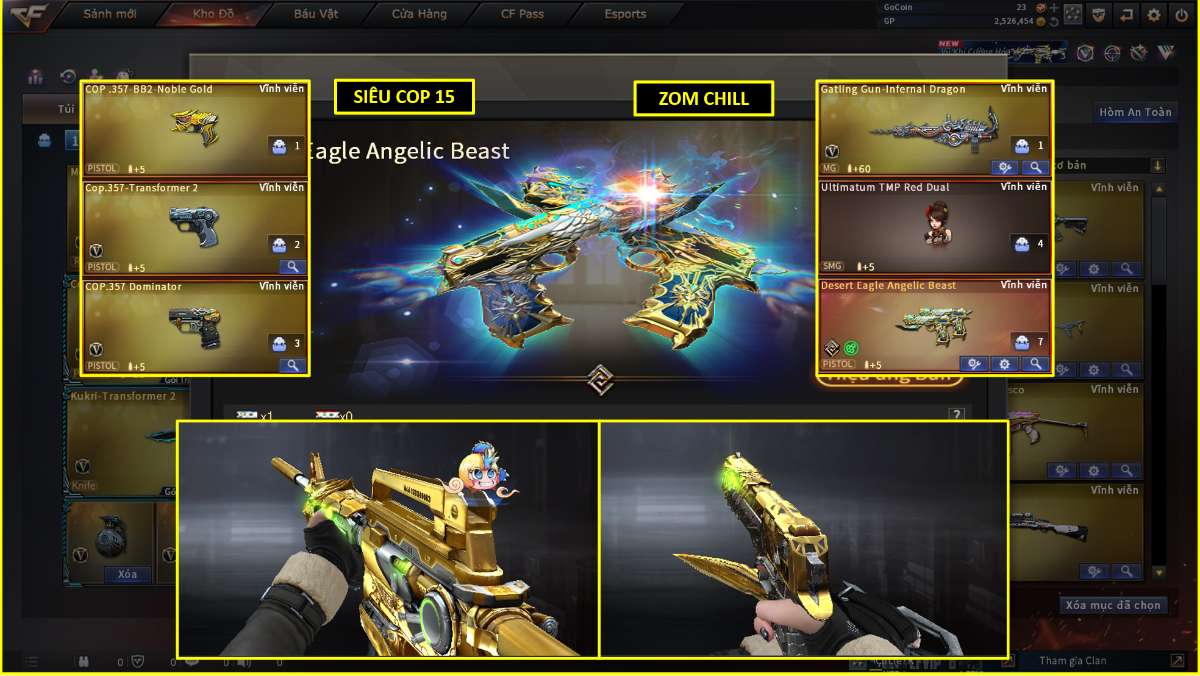Click the Hòm An Toàn button
The width and height of the screenshot is (1200, 676).
[x=1134, y=112]
